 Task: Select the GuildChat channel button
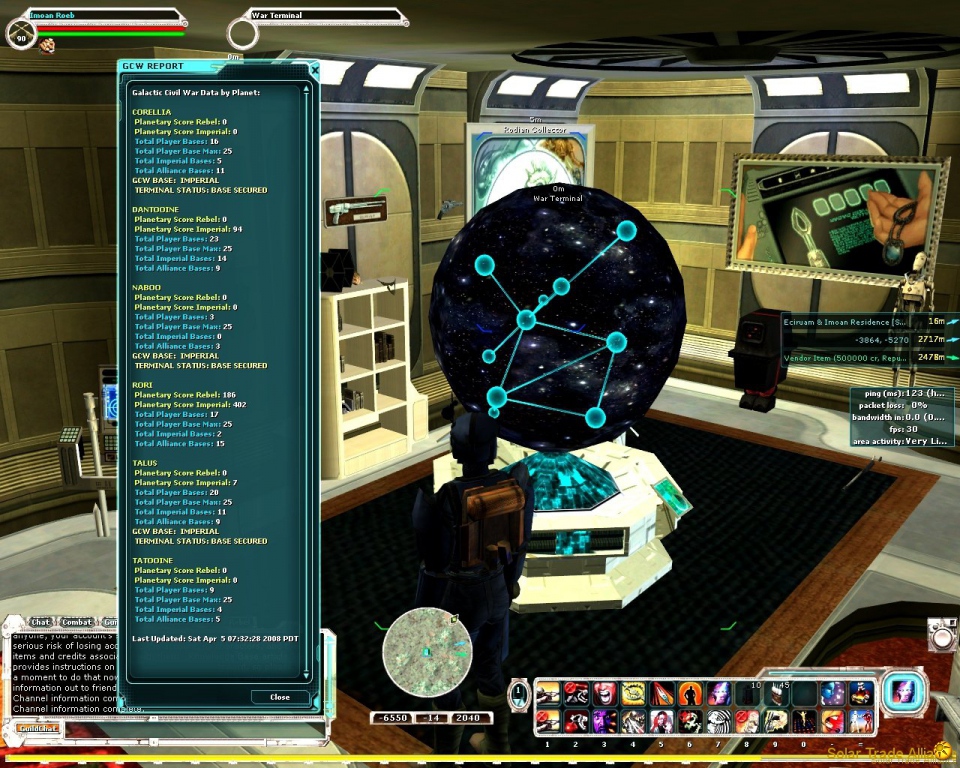coord(38,728)
